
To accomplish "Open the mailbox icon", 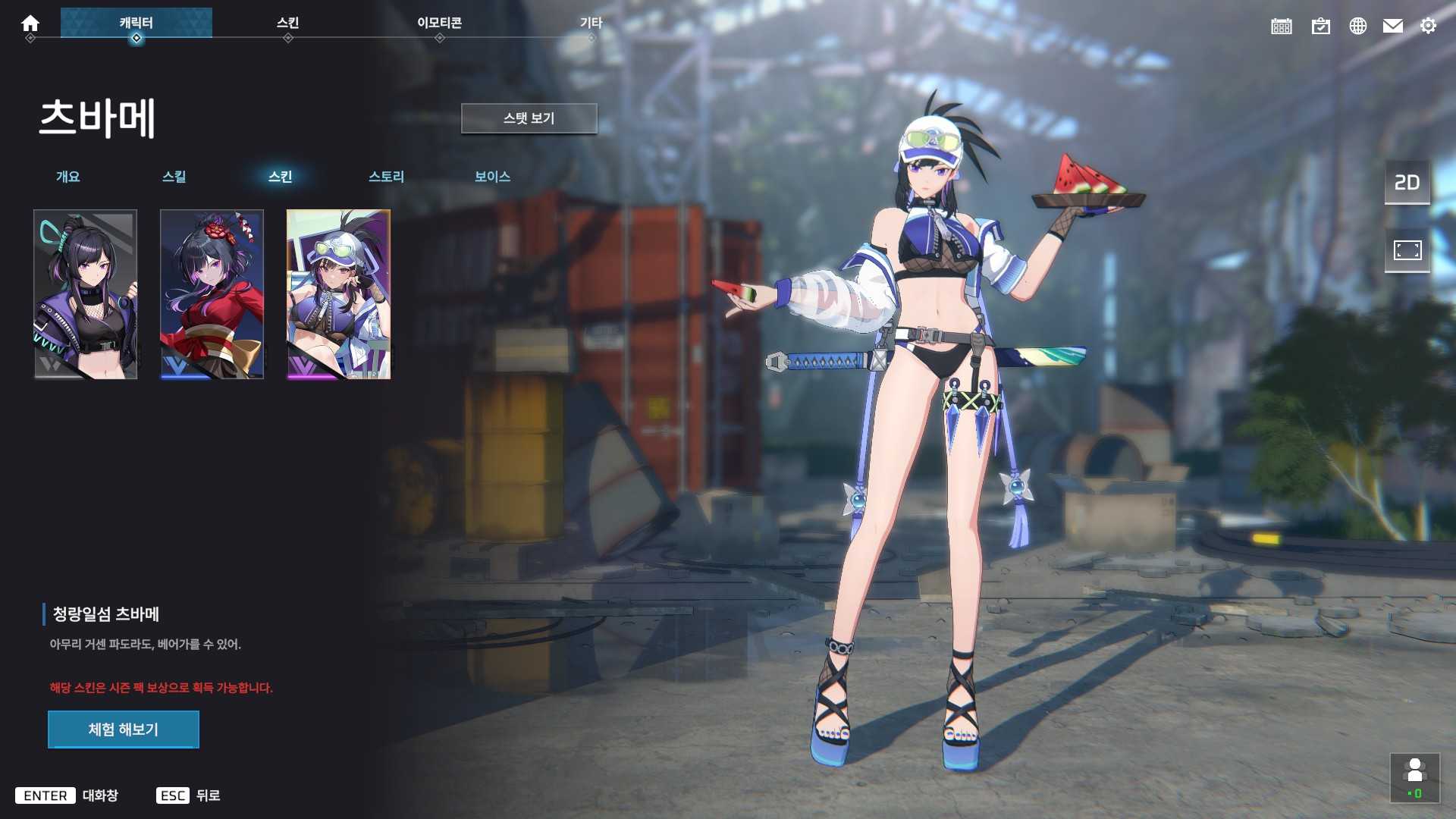I will click(1394, 26).
